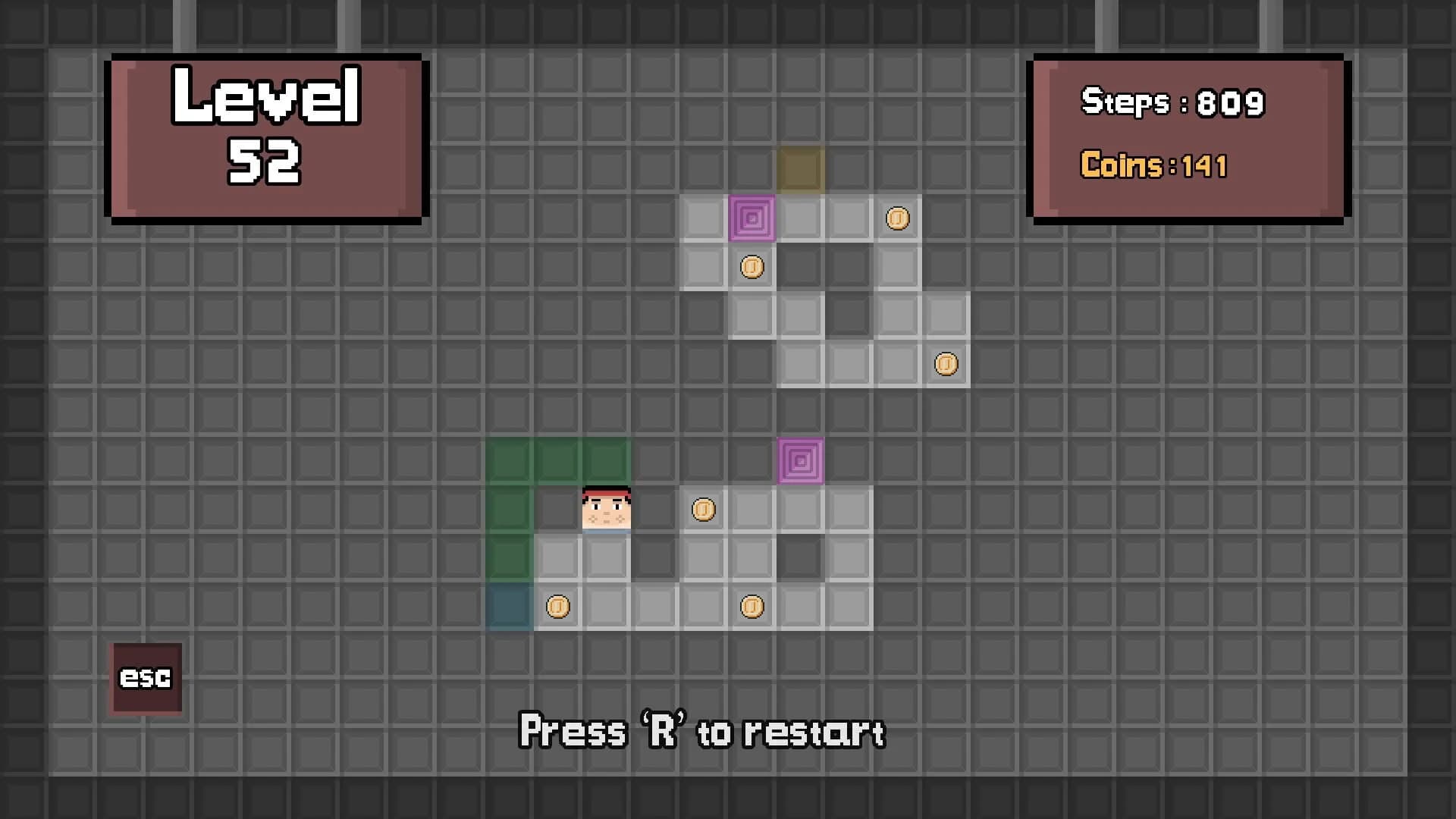Click the gold goal tile above the platform

tap(800, 169)
